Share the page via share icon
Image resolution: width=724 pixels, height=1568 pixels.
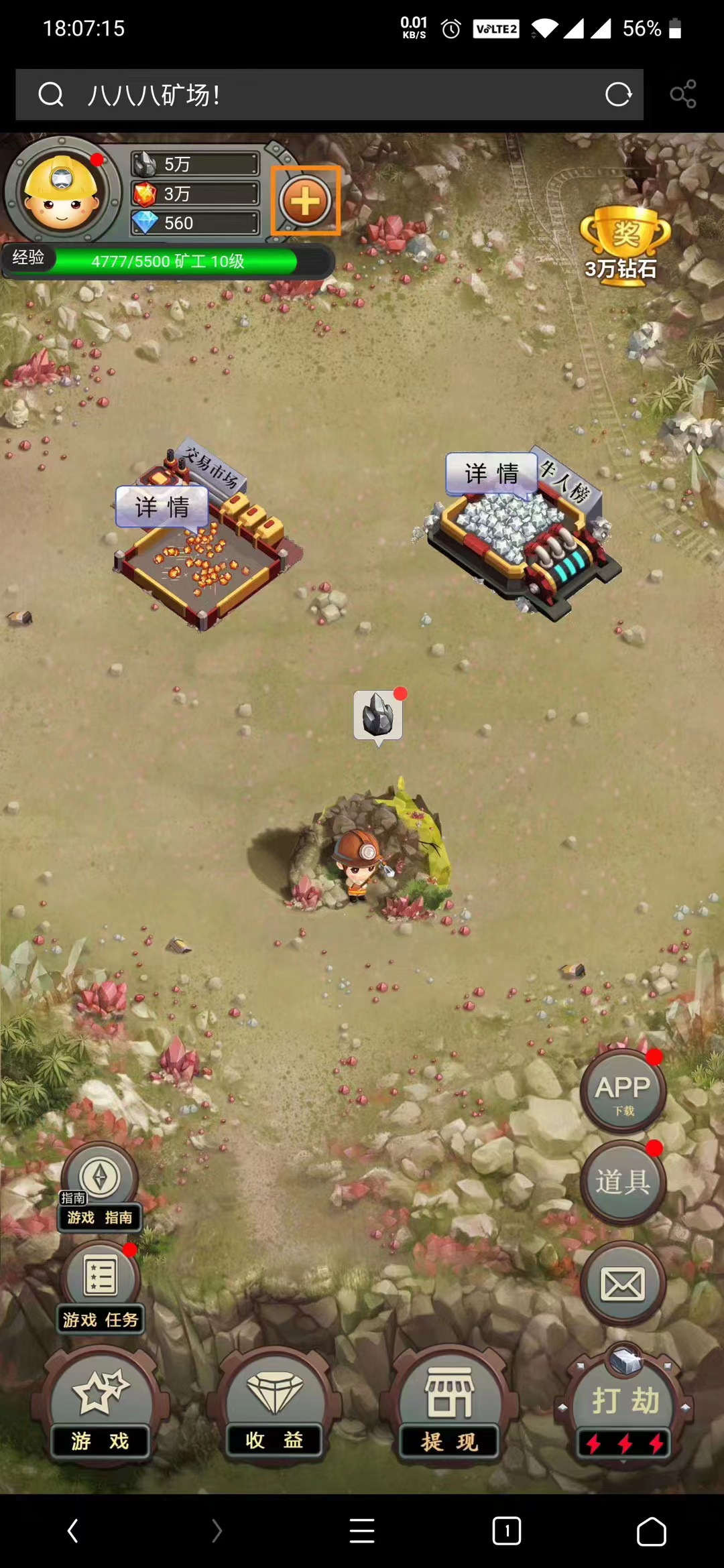click(683, 94)
